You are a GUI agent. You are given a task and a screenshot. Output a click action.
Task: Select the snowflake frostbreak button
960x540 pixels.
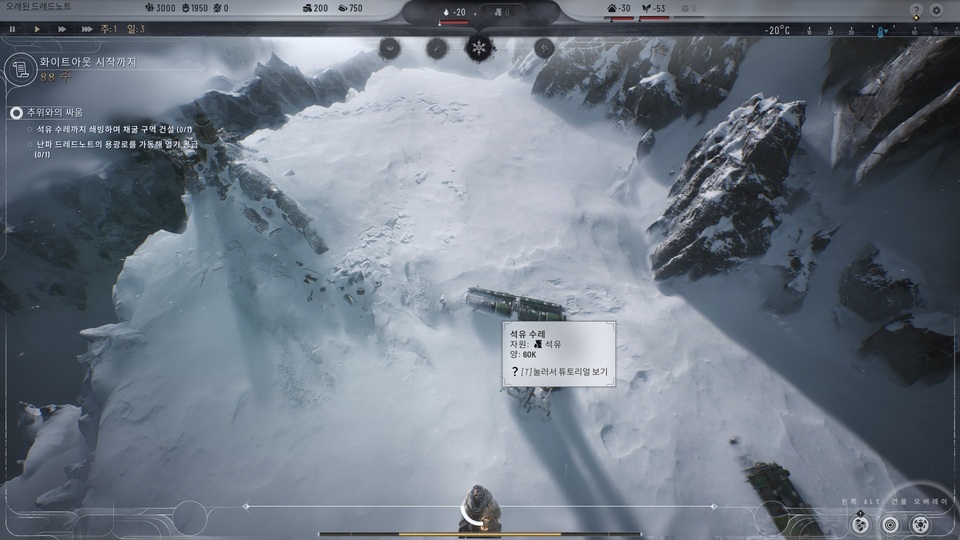(479, 47)
